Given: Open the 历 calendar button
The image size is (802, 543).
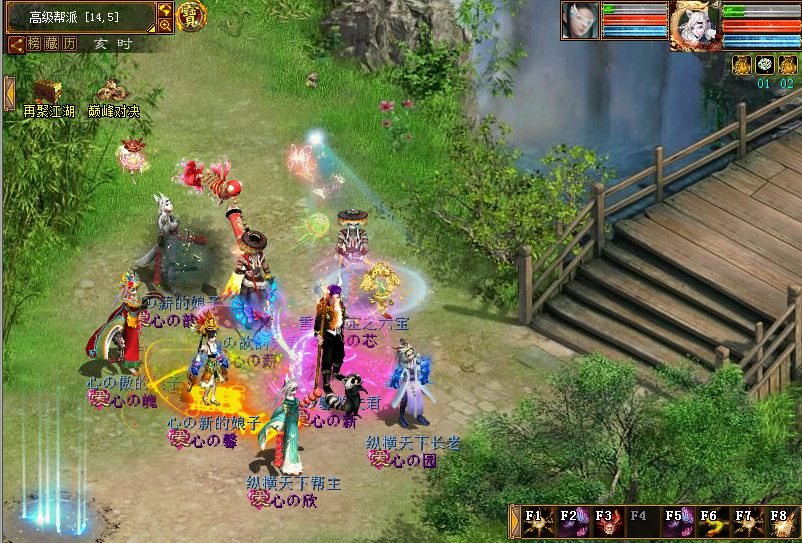Looking at the screenshot, I should coord(69,44).
